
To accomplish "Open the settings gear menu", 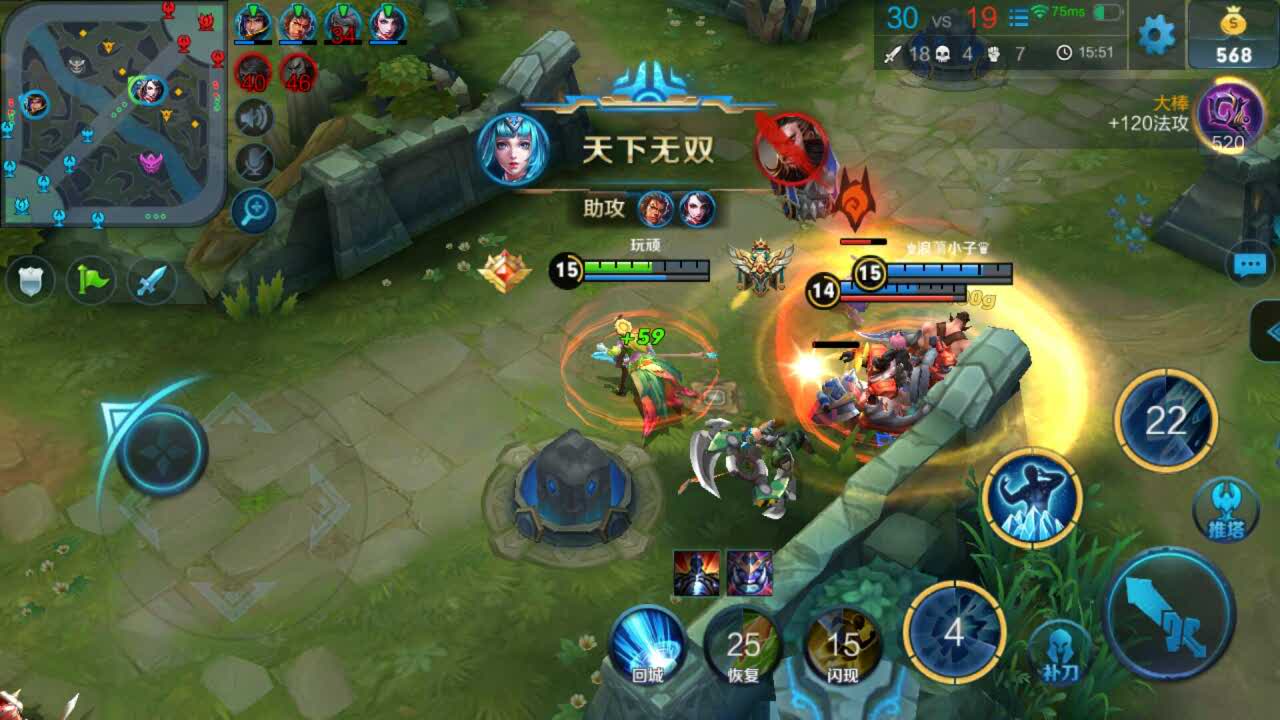I will point(1157,36).
